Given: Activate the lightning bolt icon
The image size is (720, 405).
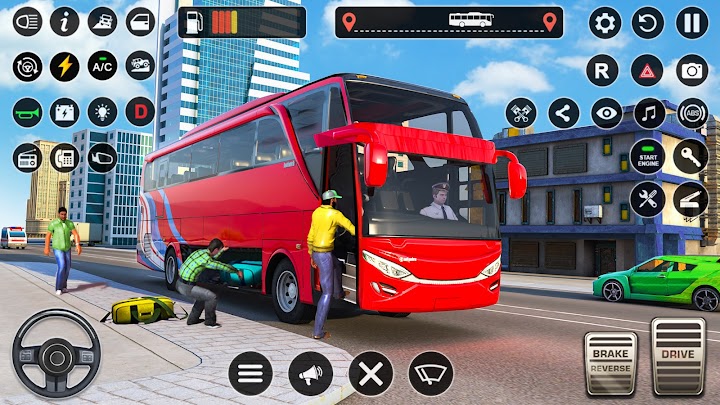Looking at the screenshot, I should point(65,66).
